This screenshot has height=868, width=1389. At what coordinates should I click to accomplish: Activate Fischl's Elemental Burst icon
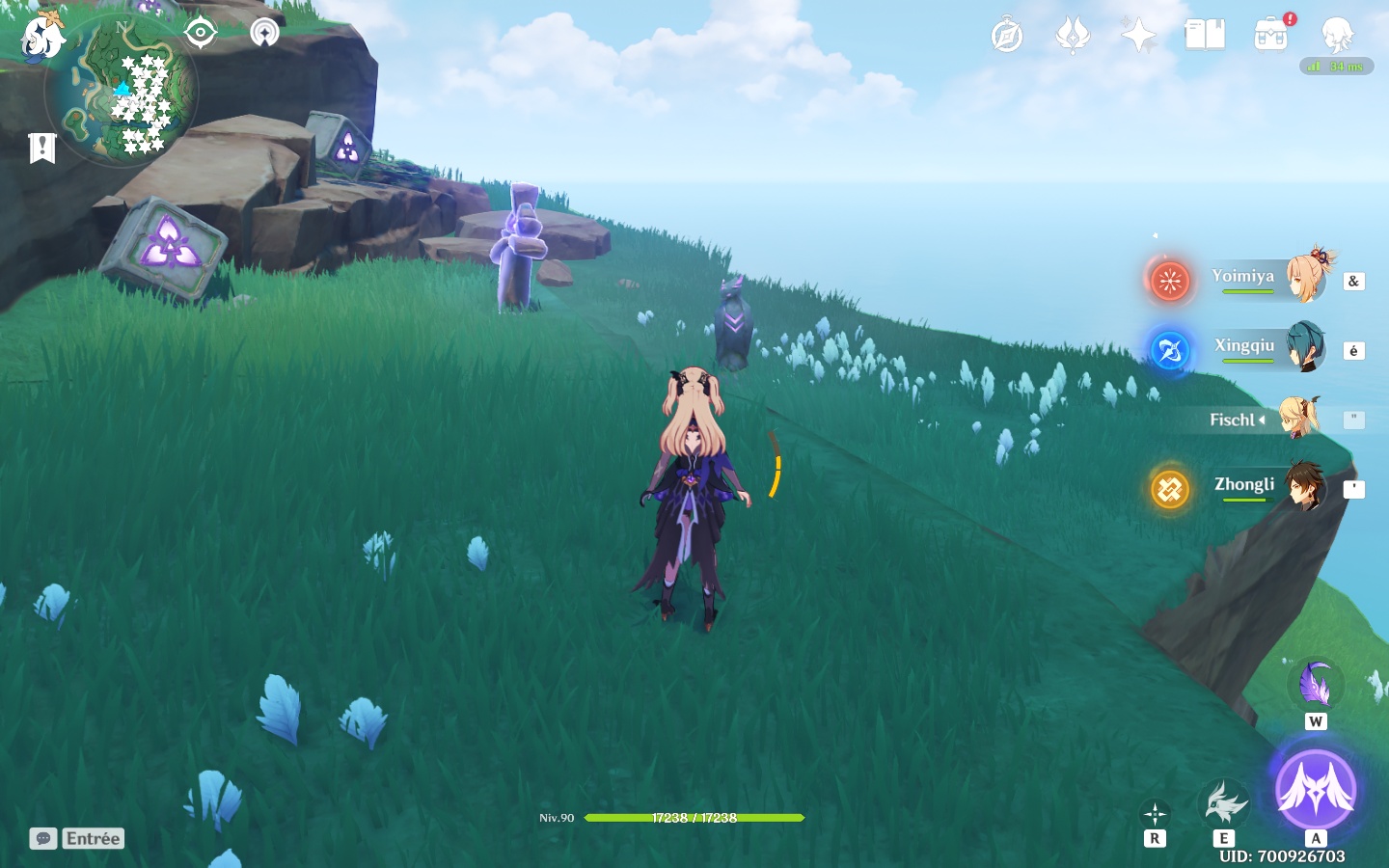[1316, 791]
